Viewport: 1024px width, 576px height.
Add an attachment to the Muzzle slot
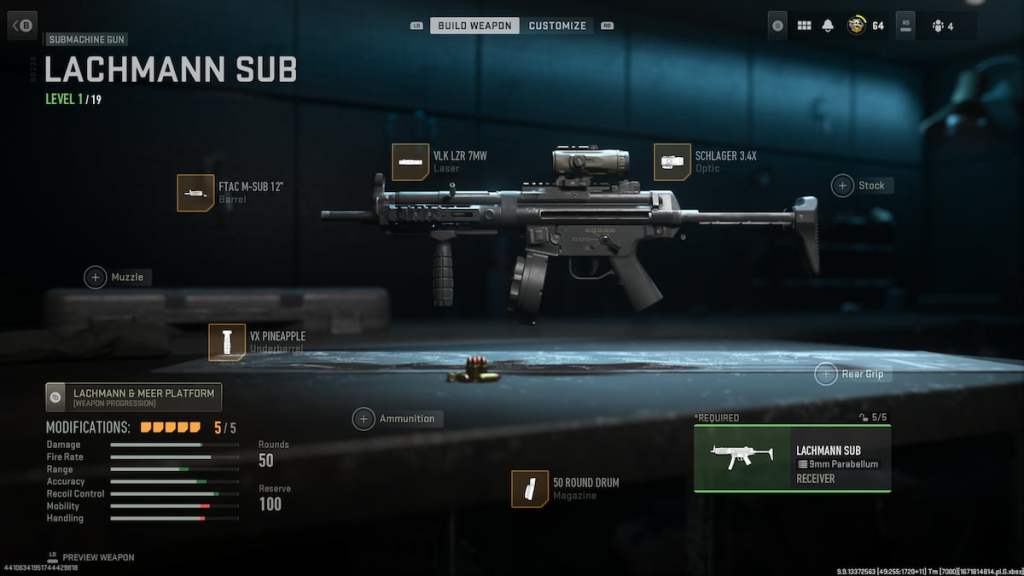(x=96, y=277)
